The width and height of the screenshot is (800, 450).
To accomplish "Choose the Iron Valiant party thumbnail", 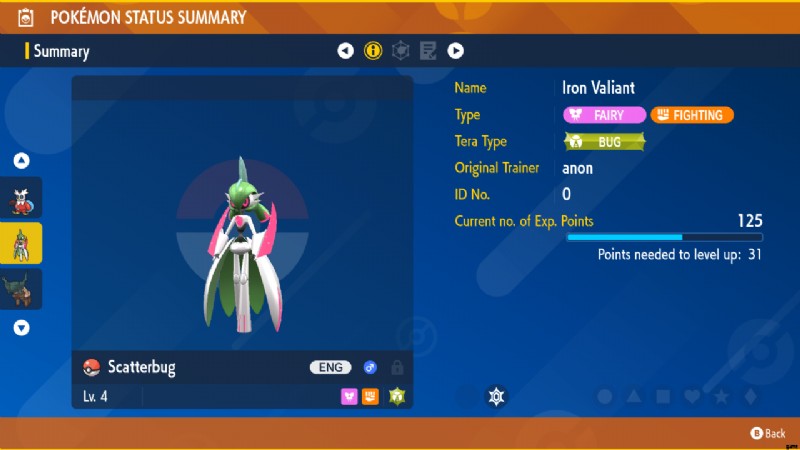I will click(22, 243).
